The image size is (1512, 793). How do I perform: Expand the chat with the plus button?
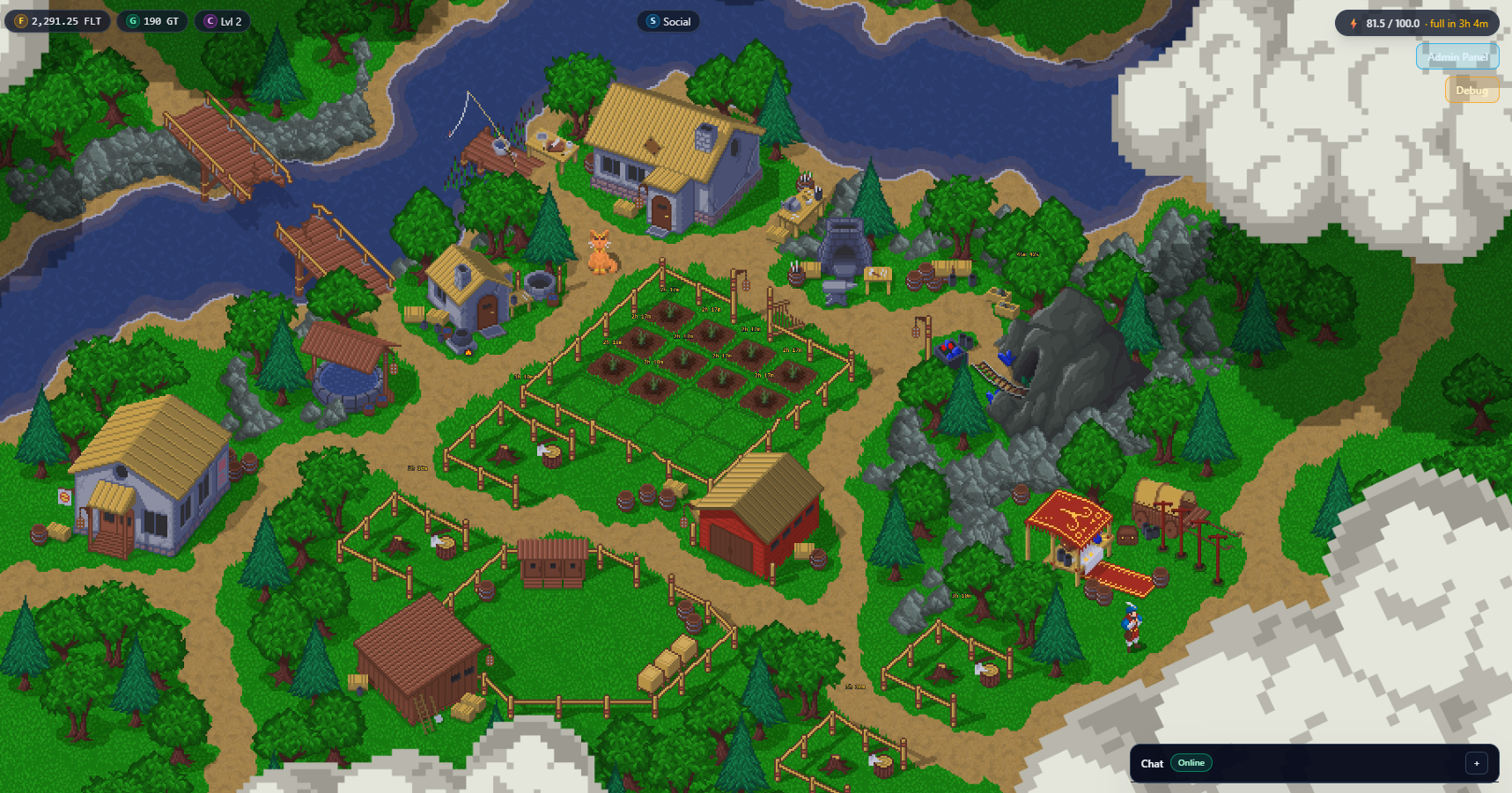tap(1477, 763)
